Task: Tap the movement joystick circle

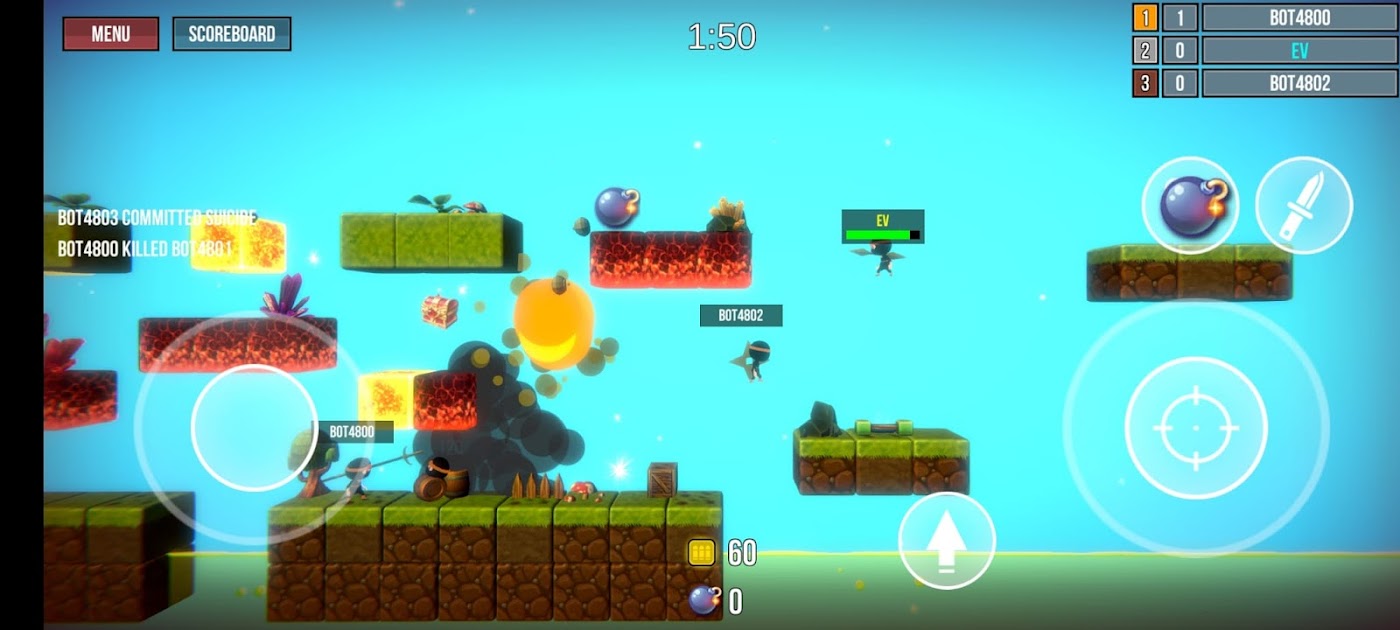Action: coord(254,427)
